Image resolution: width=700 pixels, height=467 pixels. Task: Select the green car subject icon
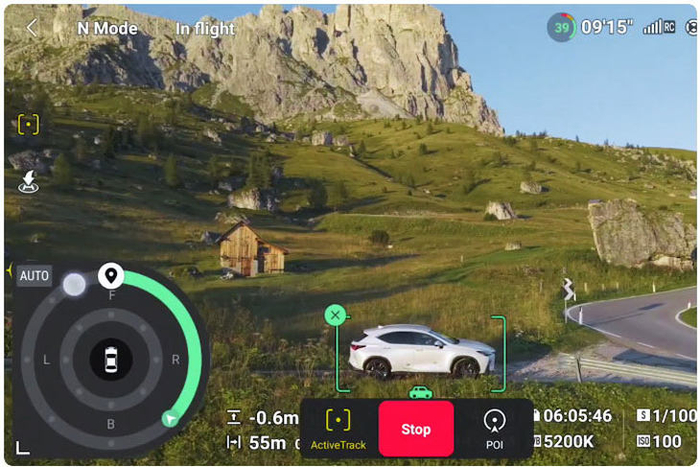420,391
